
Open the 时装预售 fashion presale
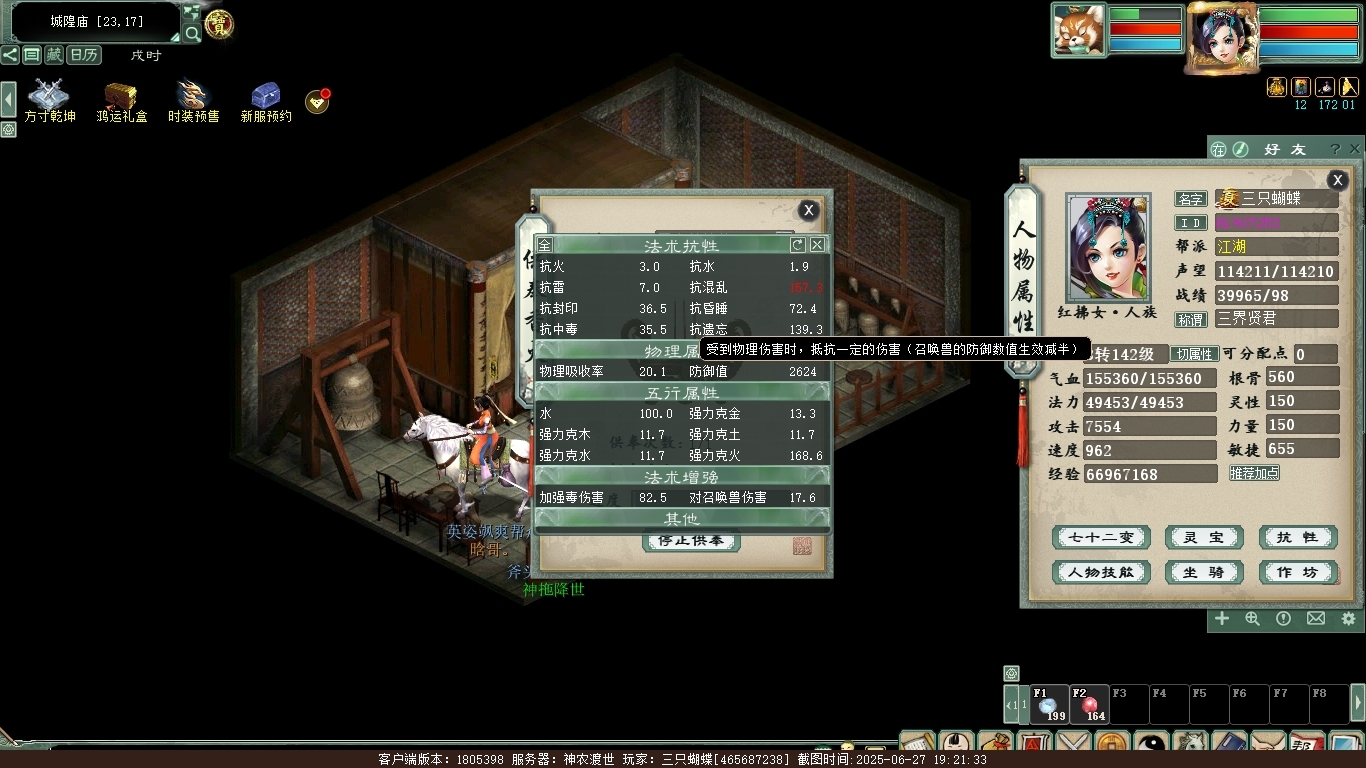[x=193, y=101]
